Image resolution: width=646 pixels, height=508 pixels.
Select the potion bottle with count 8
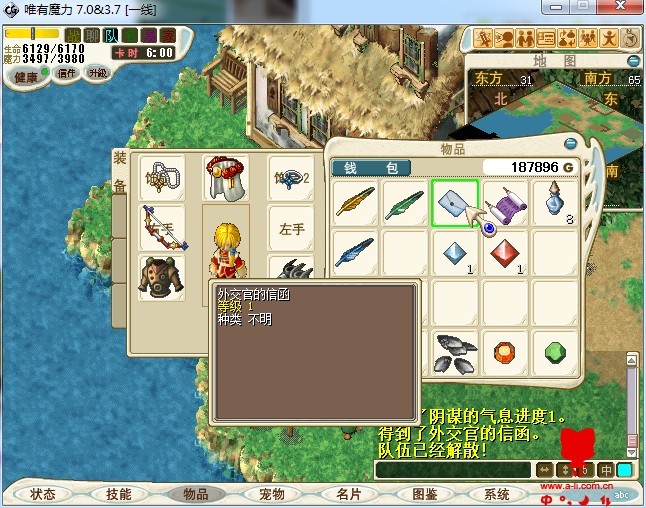(x=555, y=203)
